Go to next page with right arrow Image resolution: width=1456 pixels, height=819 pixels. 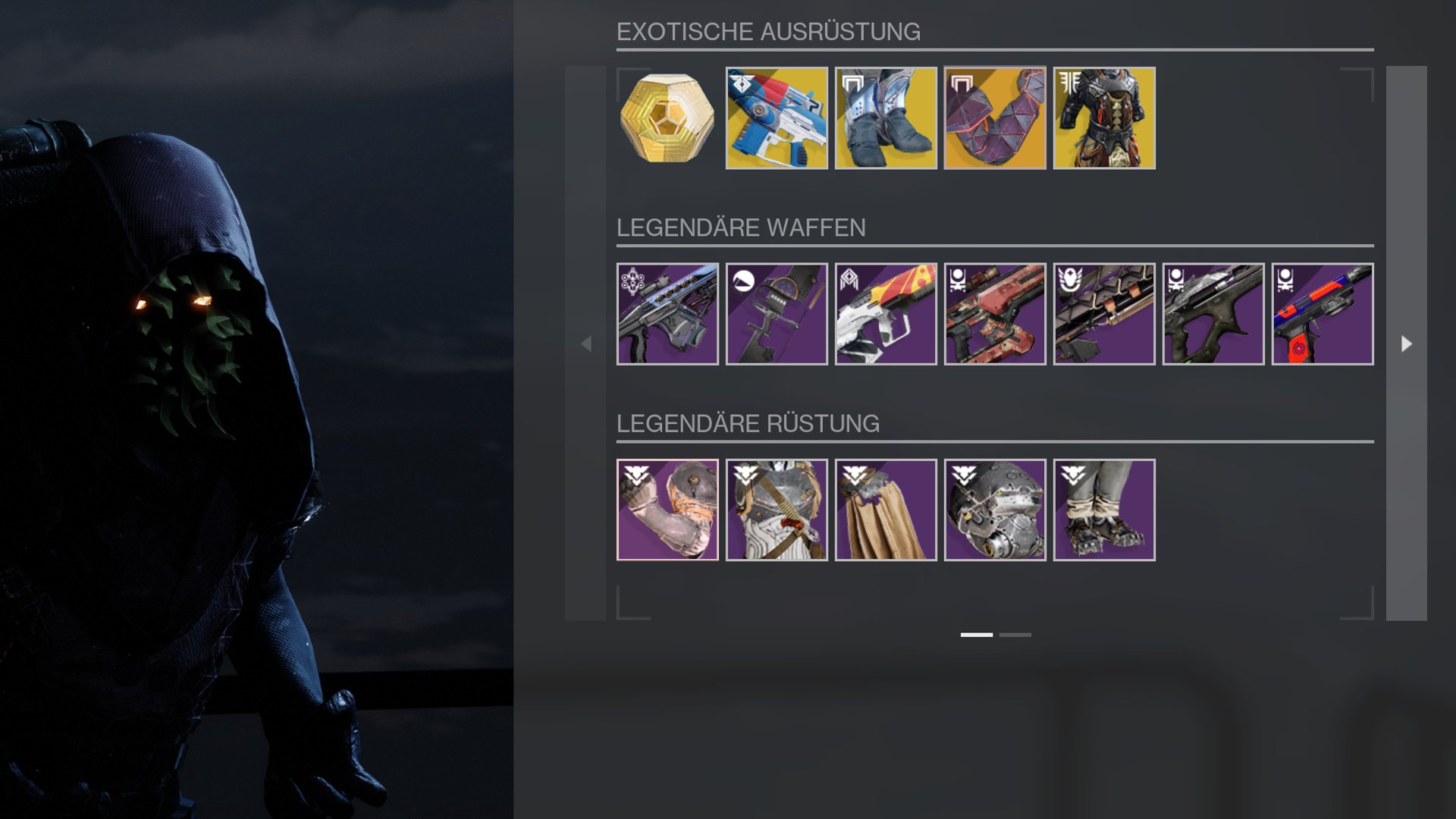1406,344
